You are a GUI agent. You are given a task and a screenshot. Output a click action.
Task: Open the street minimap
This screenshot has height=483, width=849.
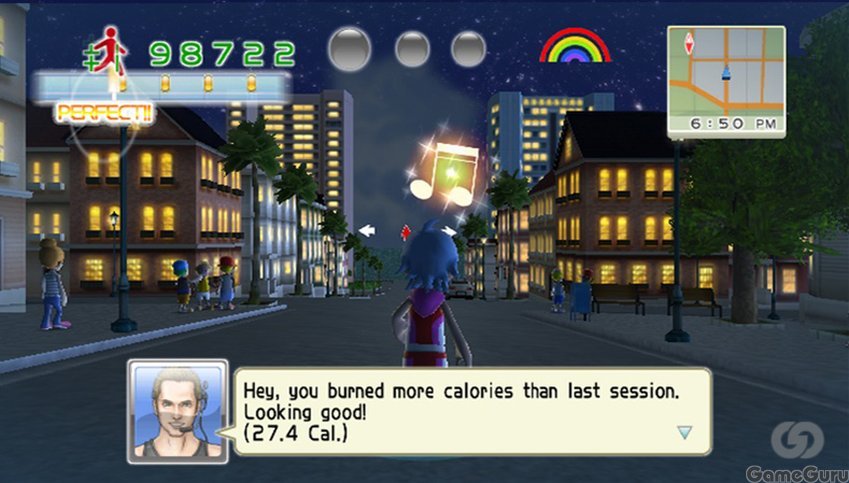point(726,72)
